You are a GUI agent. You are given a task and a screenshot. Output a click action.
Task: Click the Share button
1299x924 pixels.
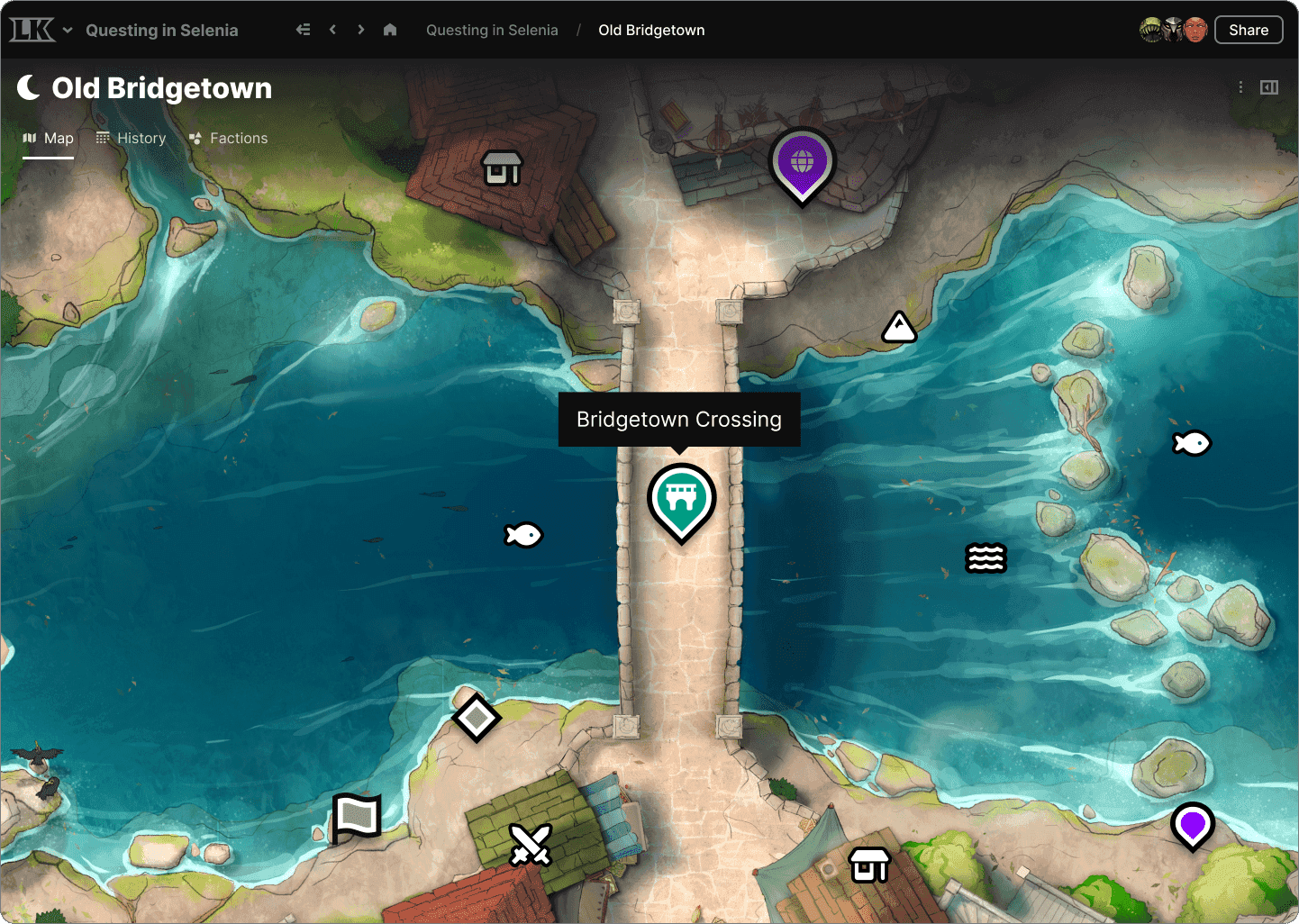(x=1249, y=29)
